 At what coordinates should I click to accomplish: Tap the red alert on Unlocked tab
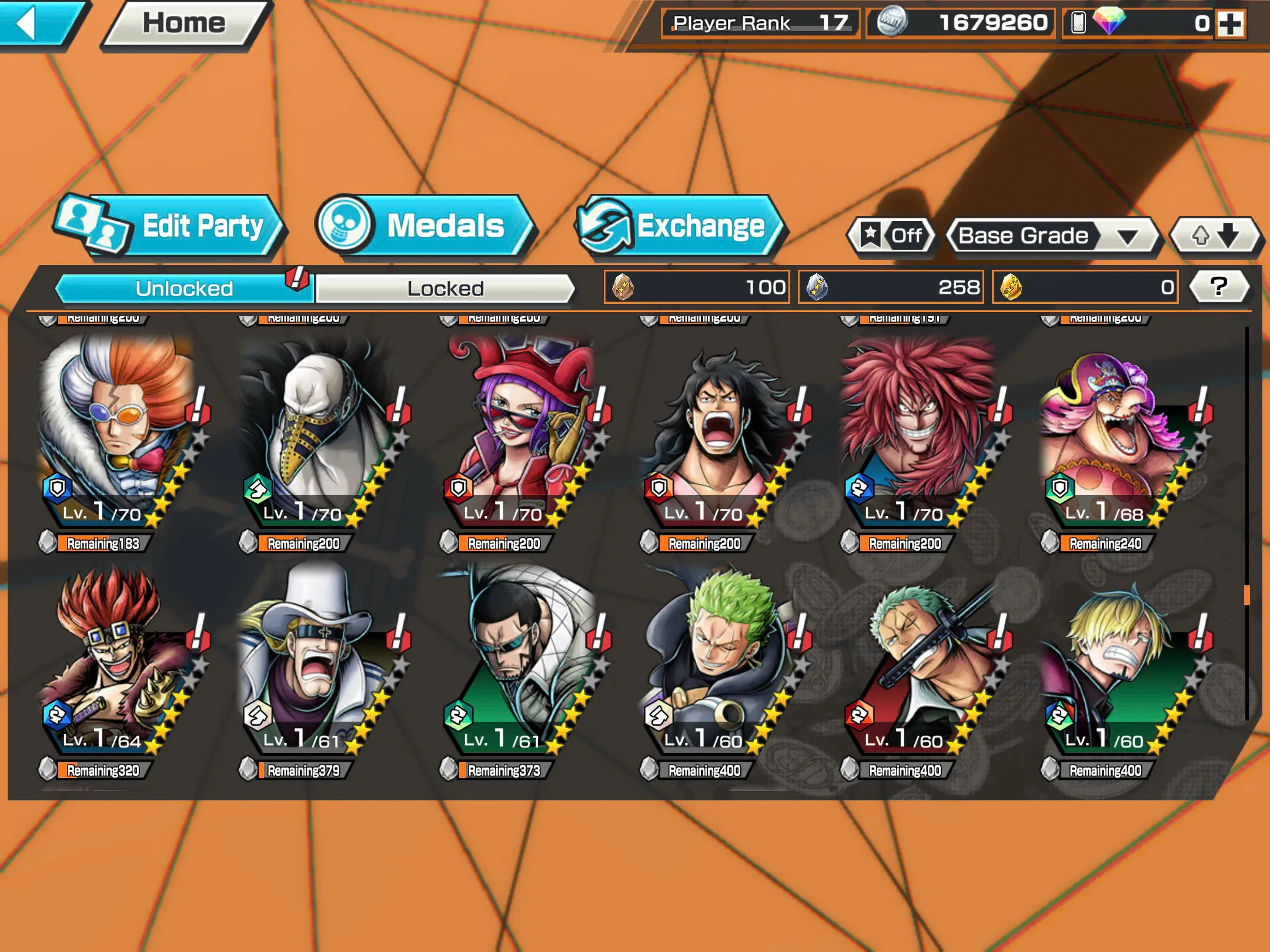pos(296,280)
